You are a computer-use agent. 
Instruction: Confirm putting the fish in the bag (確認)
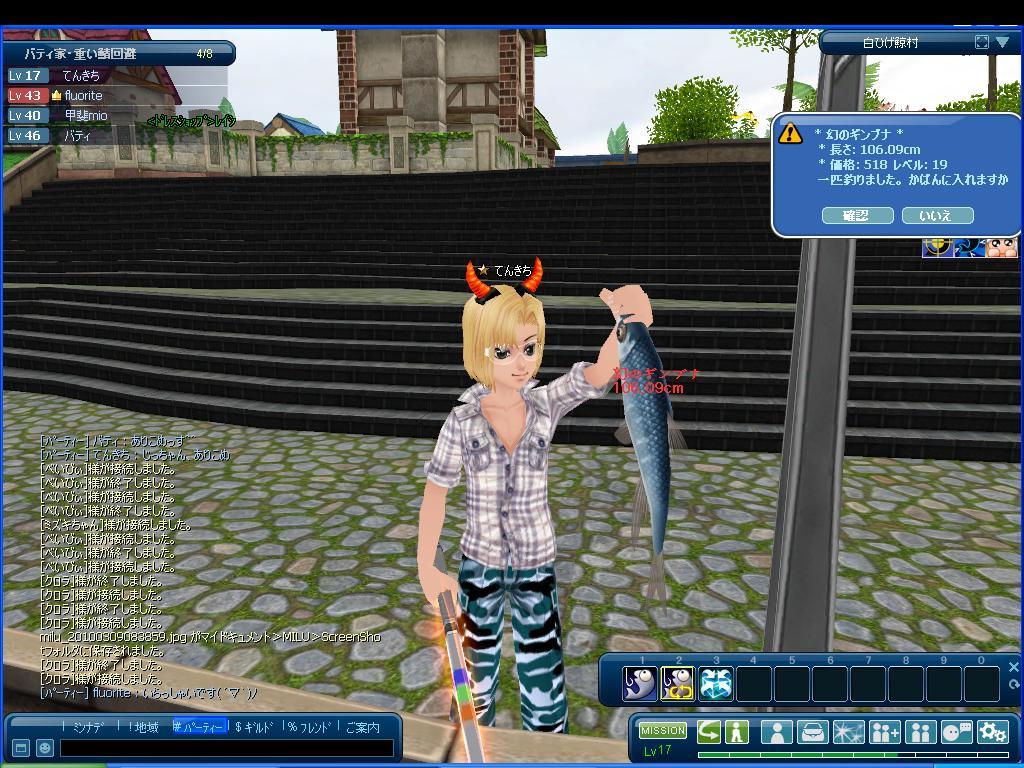click(857, 215)
